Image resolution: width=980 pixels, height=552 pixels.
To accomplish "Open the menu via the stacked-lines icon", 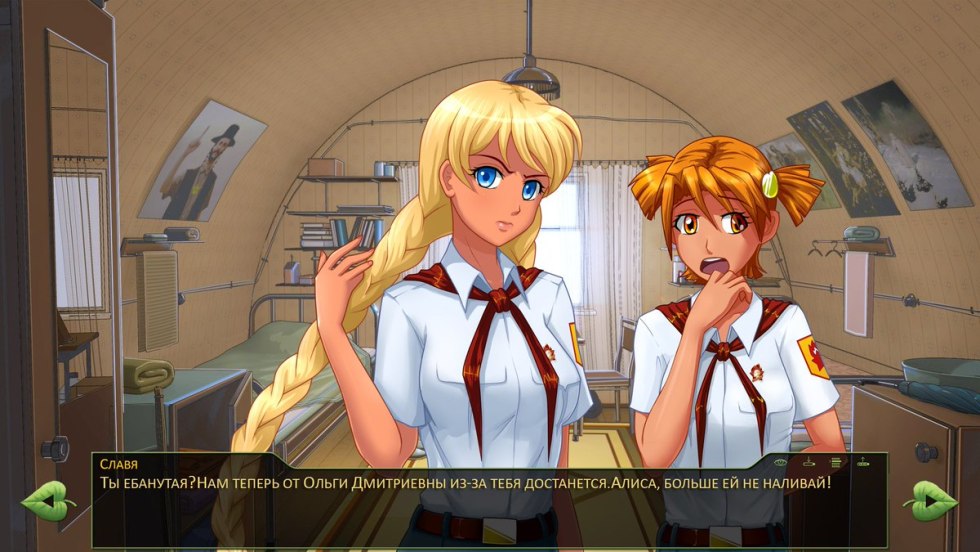I will point(836,462).
